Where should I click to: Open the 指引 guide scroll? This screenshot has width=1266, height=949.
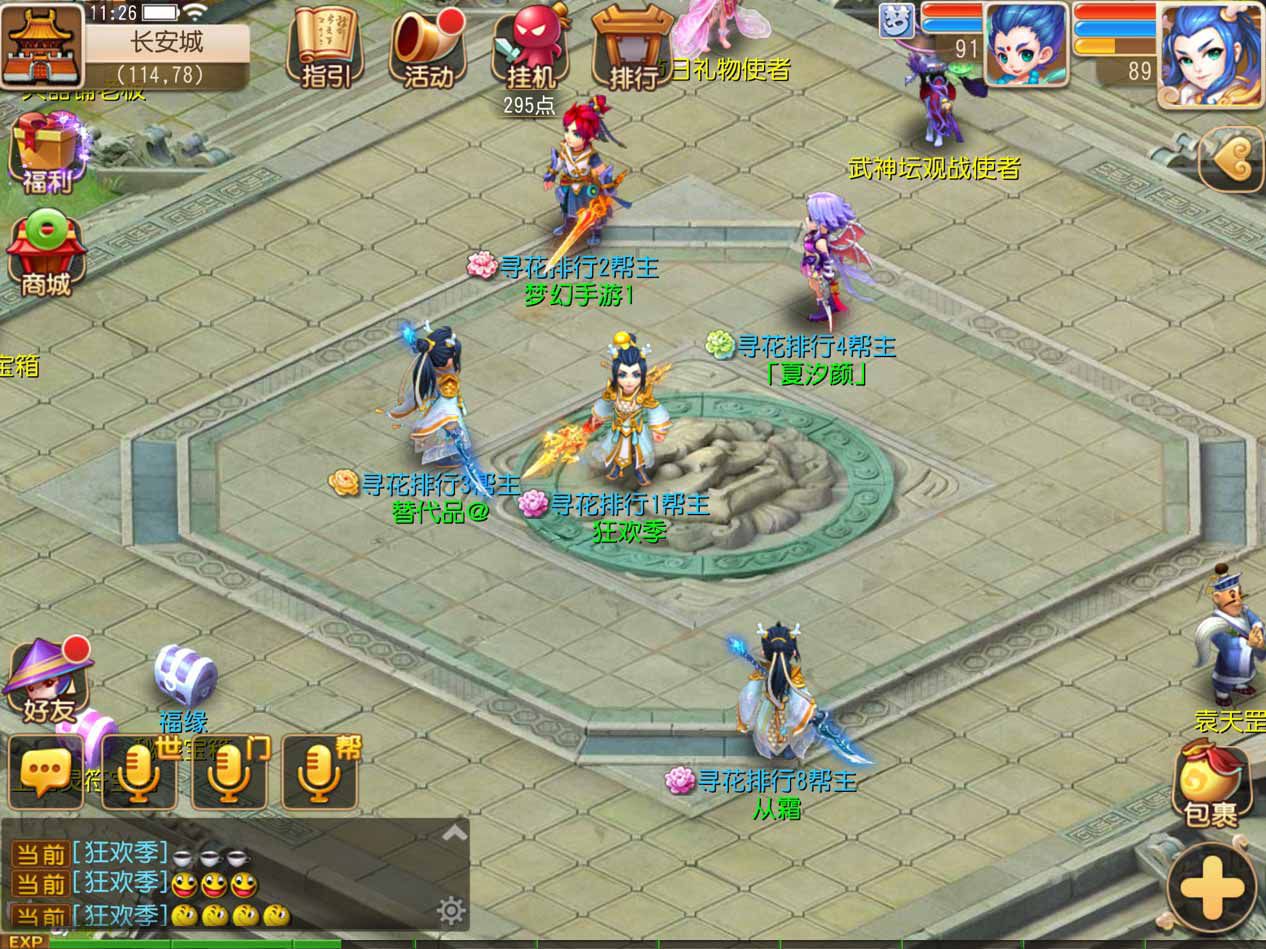(x=325, y=48)
